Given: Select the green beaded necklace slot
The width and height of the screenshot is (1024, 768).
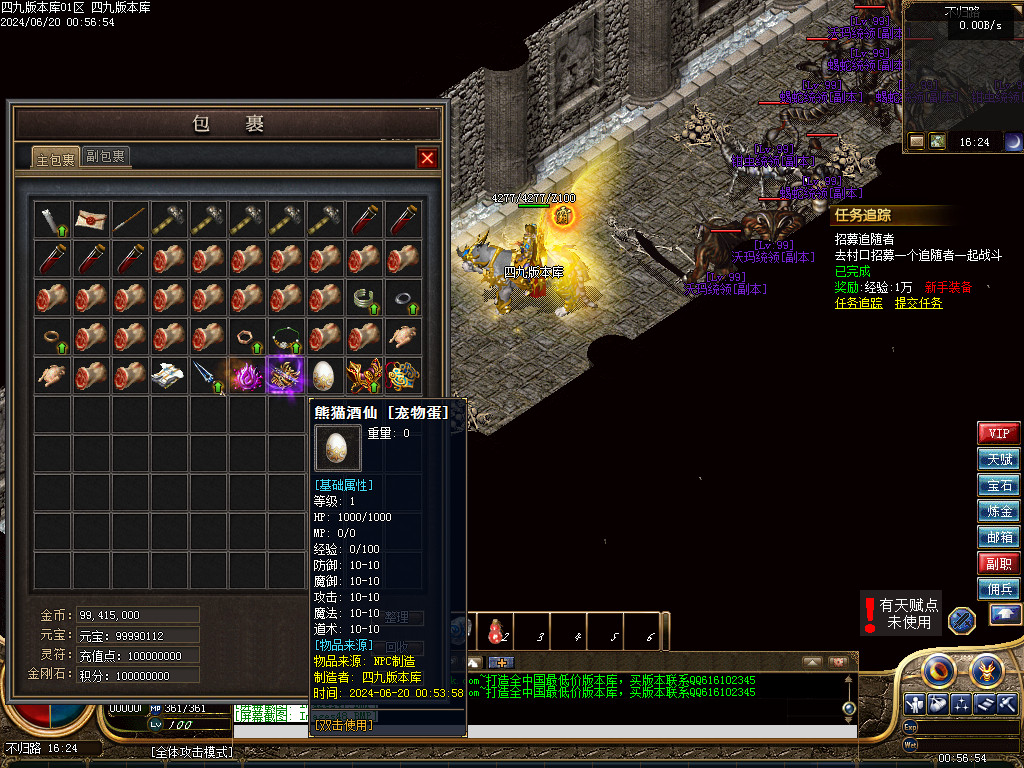Looking at the screenshot, I should tap(286, 337).
